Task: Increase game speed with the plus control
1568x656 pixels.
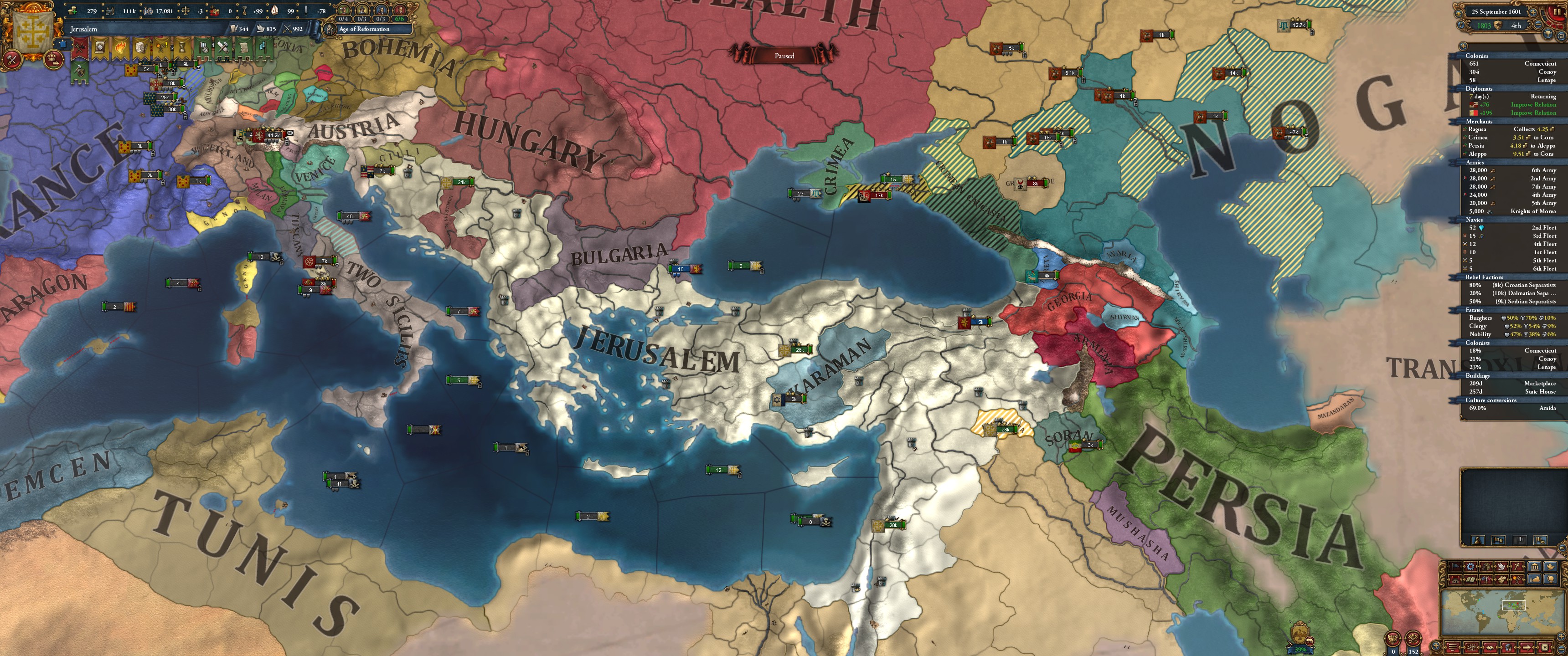Action: coord(1533,13)
